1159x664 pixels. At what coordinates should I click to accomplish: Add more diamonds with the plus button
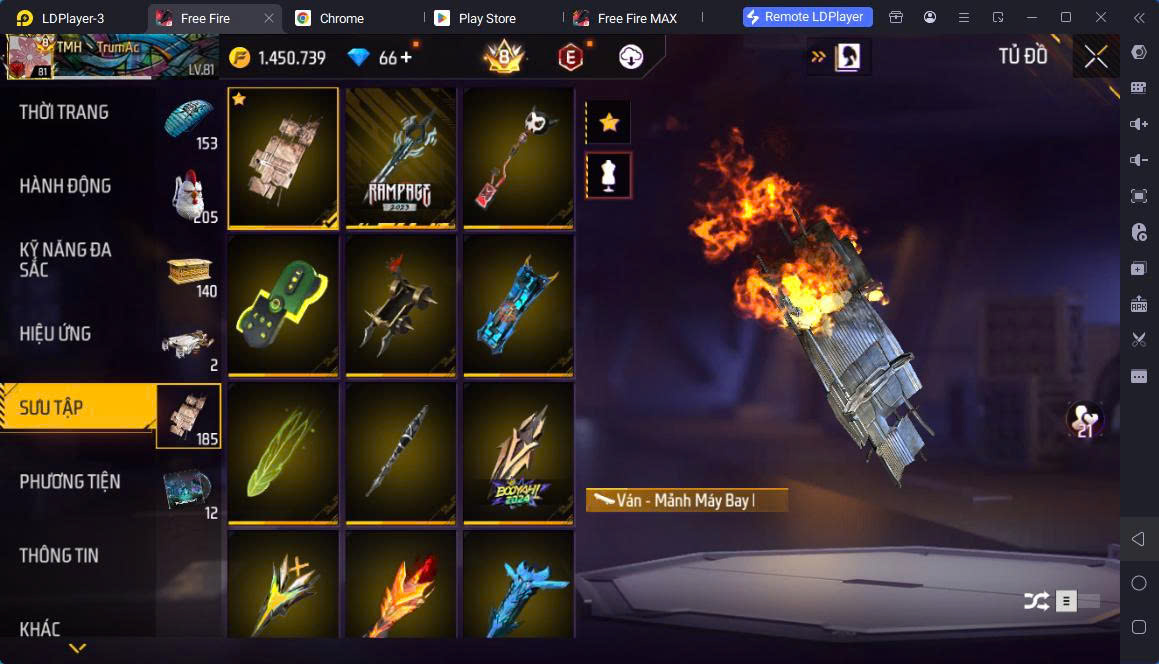click(406, 58)
